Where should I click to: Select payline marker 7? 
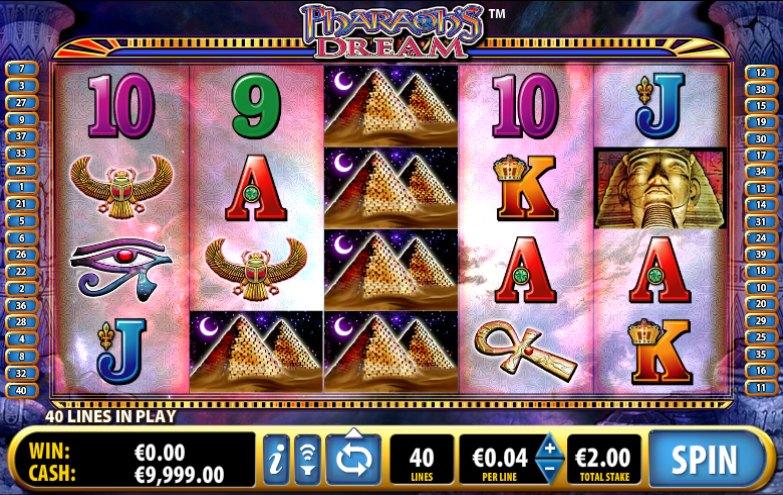(21, 69)
